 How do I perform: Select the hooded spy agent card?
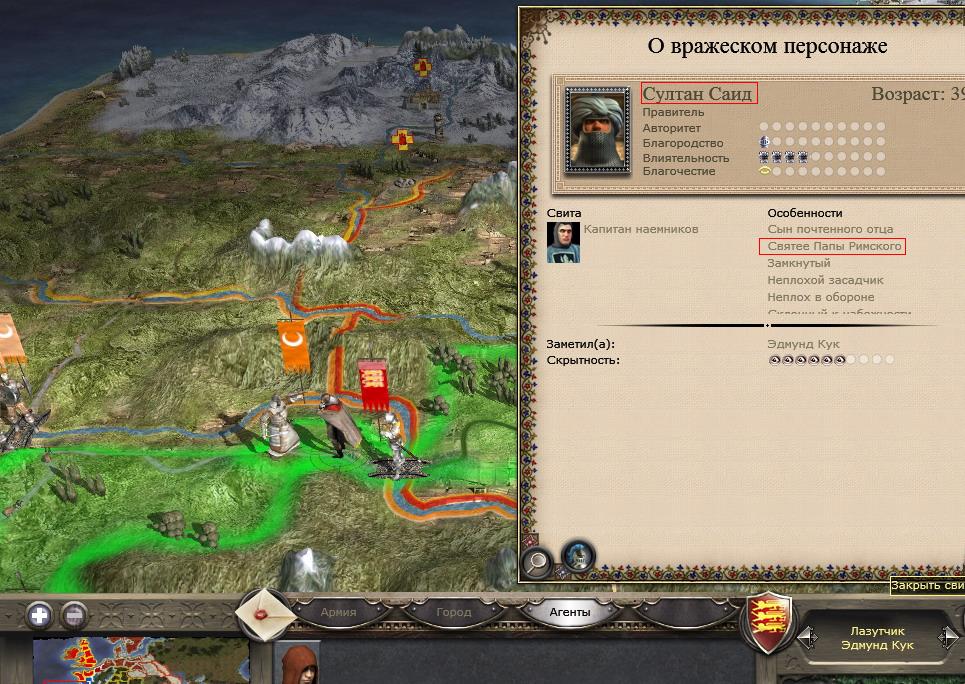pyautogui.click(x=298, y=664)
